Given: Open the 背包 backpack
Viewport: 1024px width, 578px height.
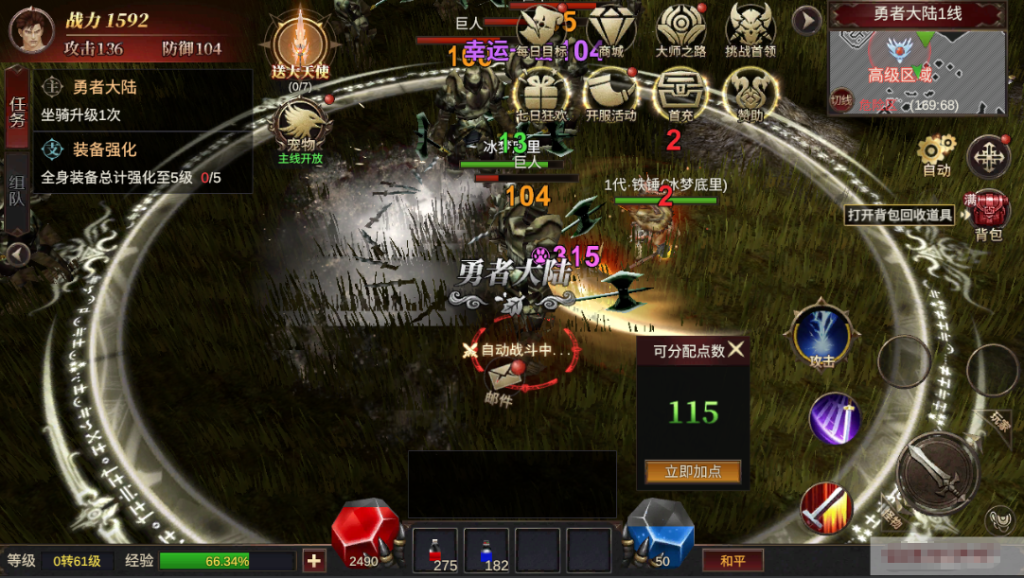Looking at the screenshot, I should point(988,212).
